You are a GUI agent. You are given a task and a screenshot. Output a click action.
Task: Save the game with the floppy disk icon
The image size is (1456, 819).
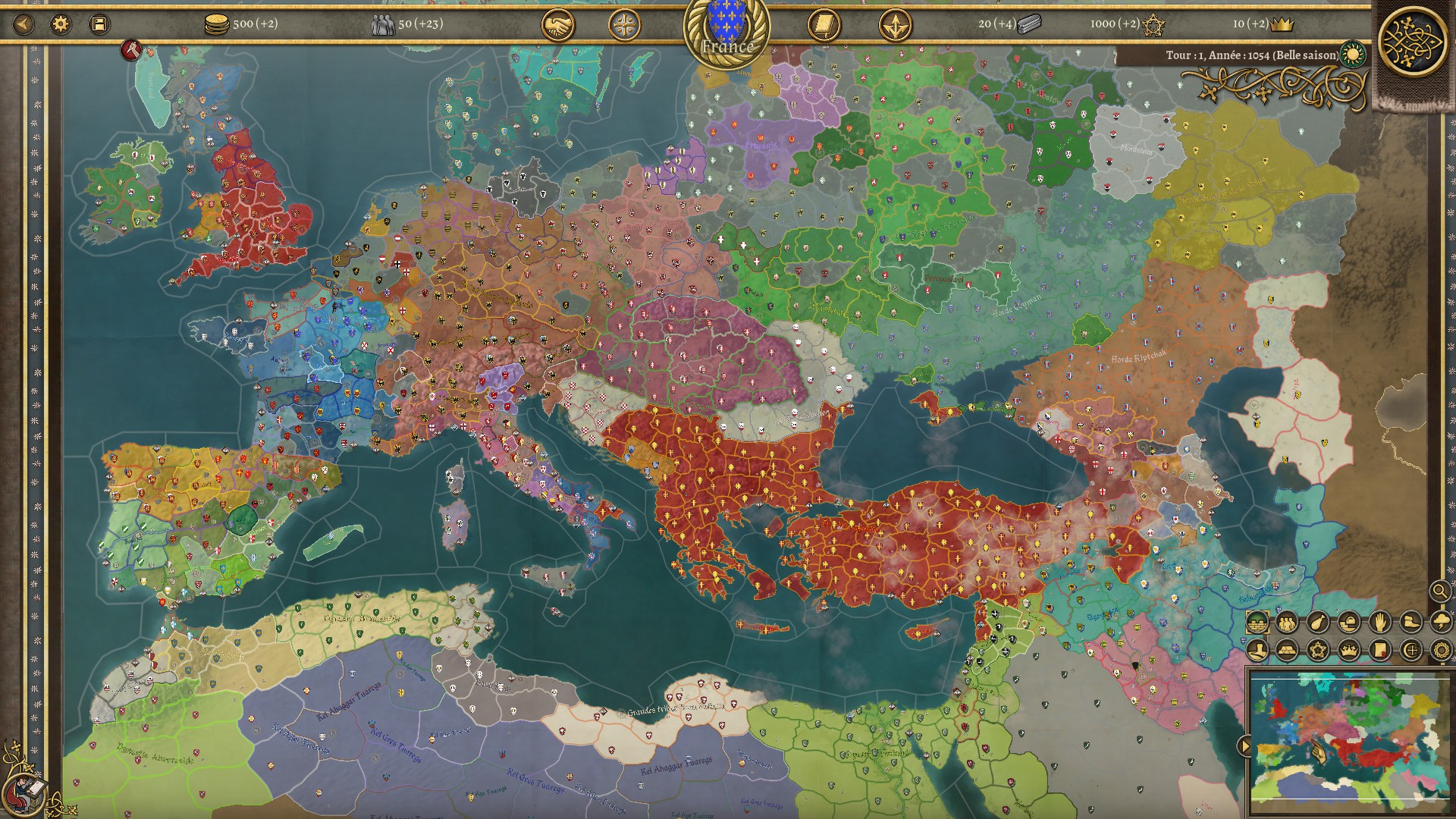(99, 24)
